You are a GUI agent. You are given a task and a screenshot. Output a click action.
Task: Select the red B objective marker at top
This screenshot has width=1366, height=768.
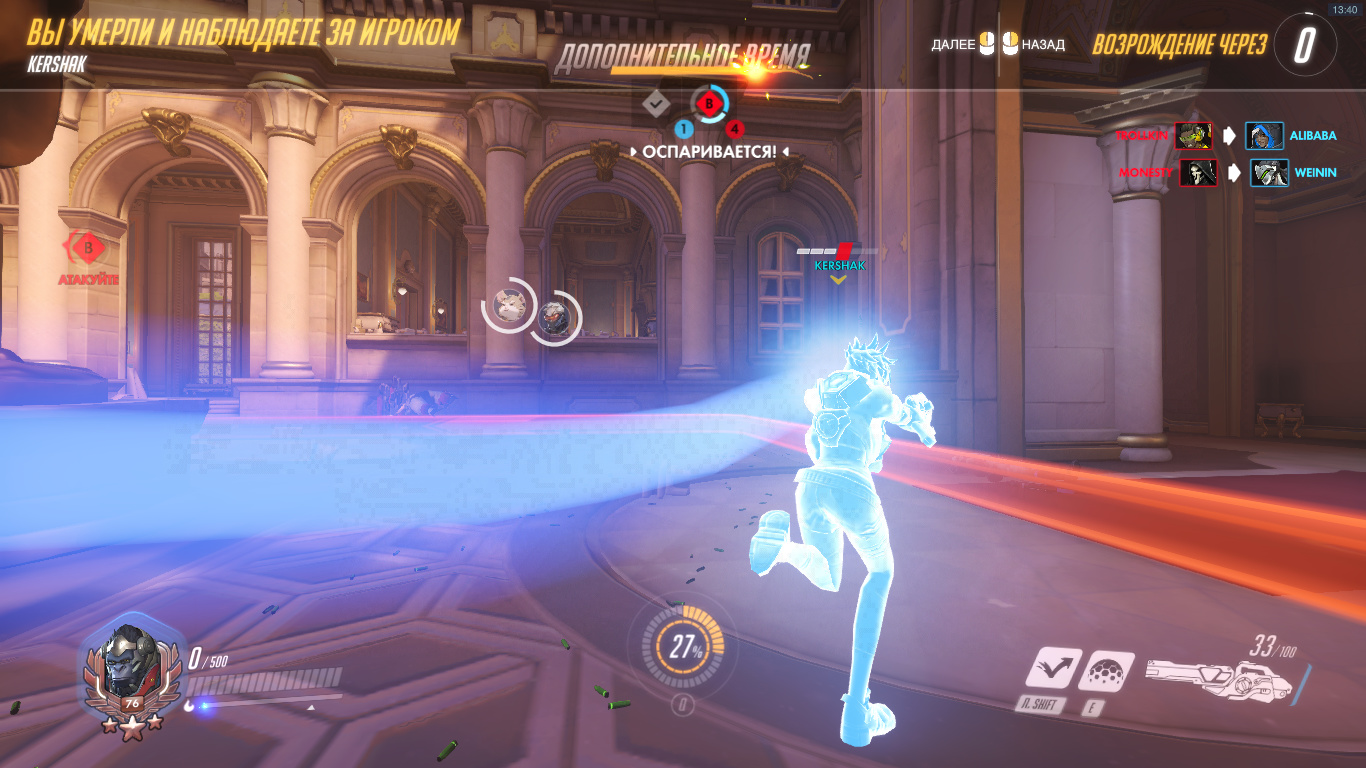coord(711,102)
